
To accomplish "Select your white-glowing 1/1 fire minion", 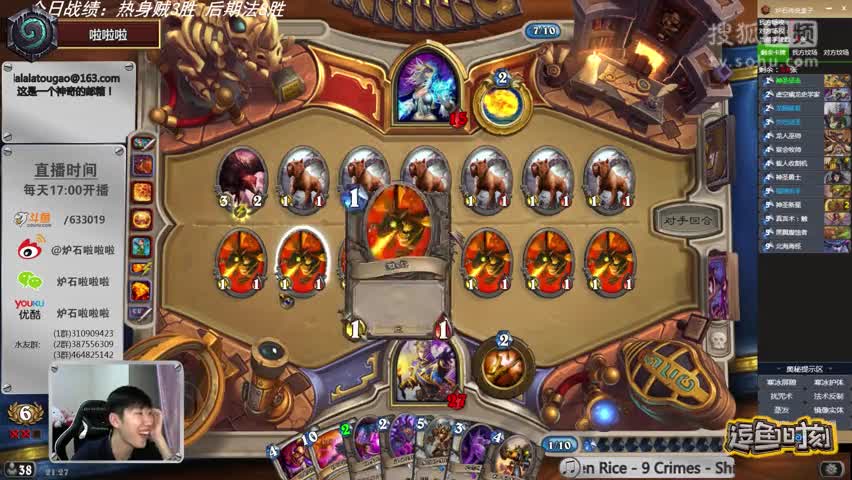I will coord(302,260).
